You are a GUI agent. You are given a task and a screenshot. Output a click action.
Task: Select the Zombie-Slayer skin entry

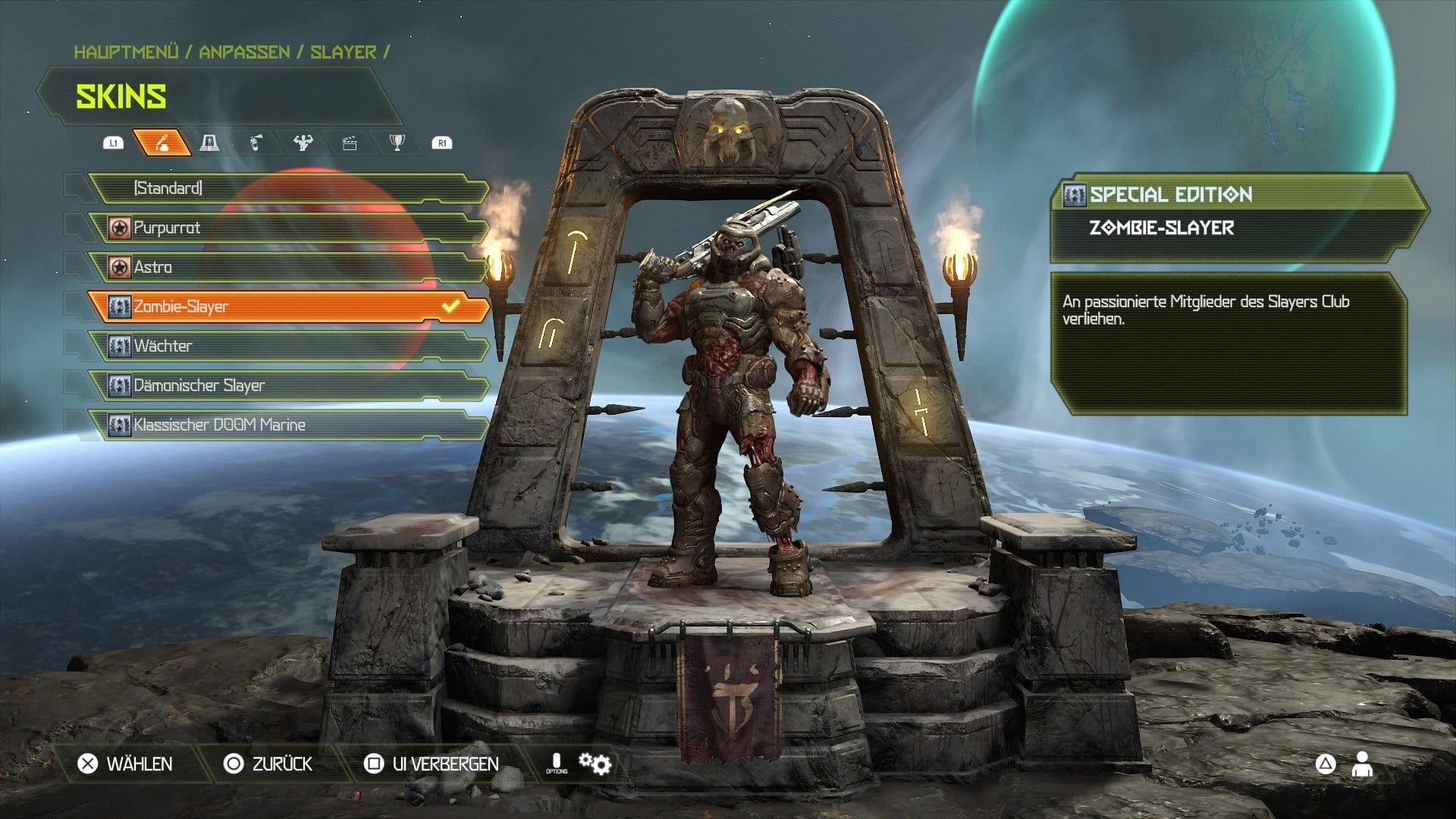click(288, 306)
